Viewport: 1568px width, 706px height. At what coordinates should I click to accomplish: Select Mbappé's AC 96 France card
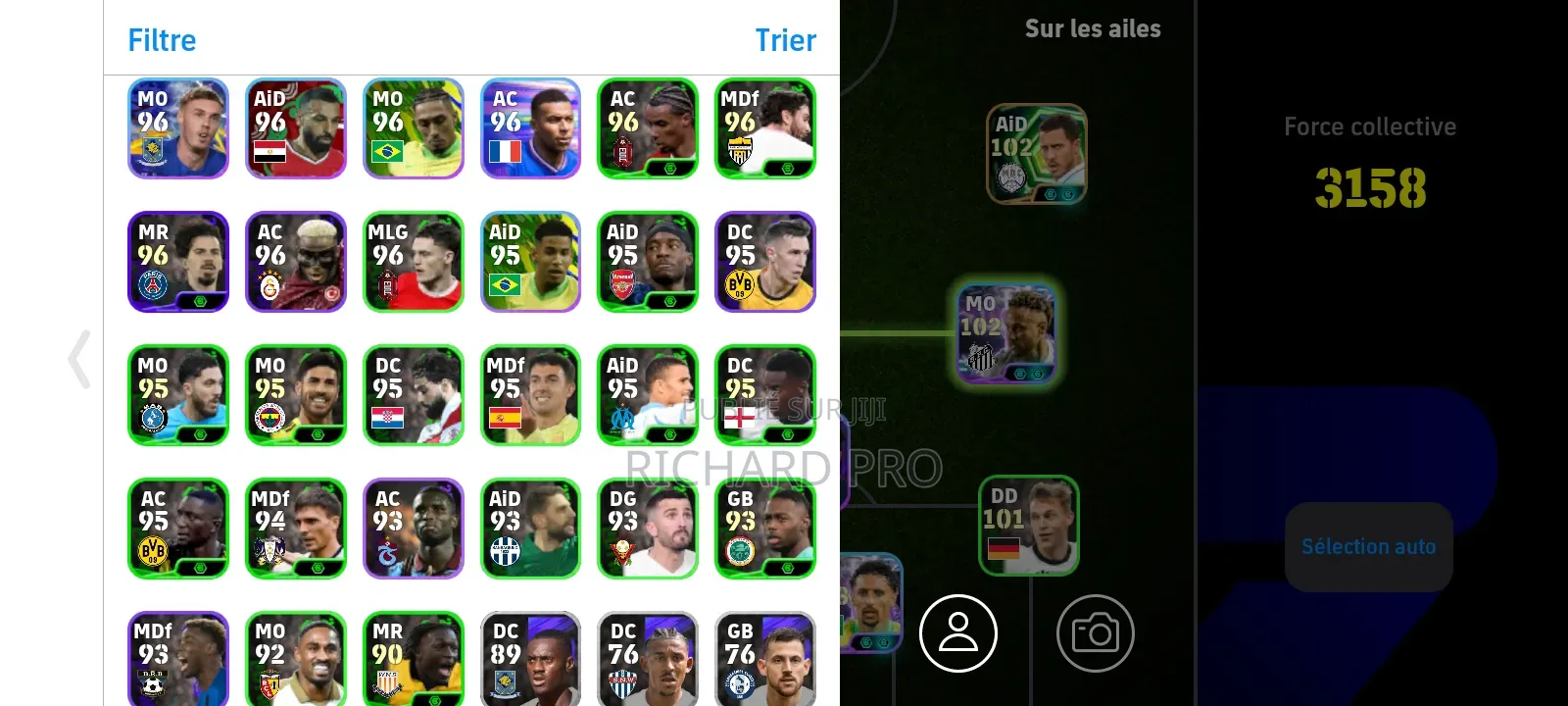tap(530, 128)
